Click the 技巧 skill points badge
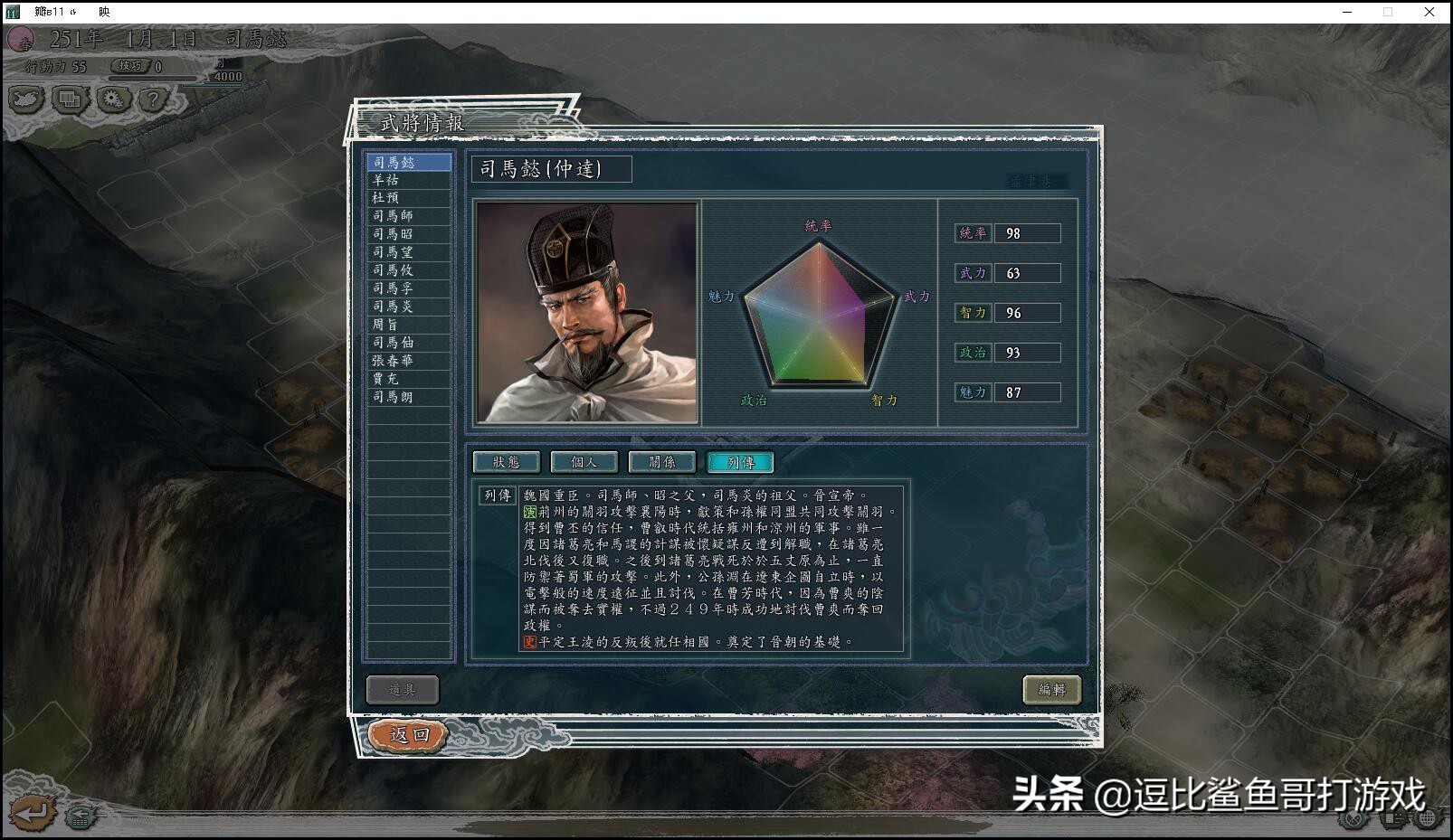The height and width of the screenshot is (840, 1453). [x=131, y=65]
